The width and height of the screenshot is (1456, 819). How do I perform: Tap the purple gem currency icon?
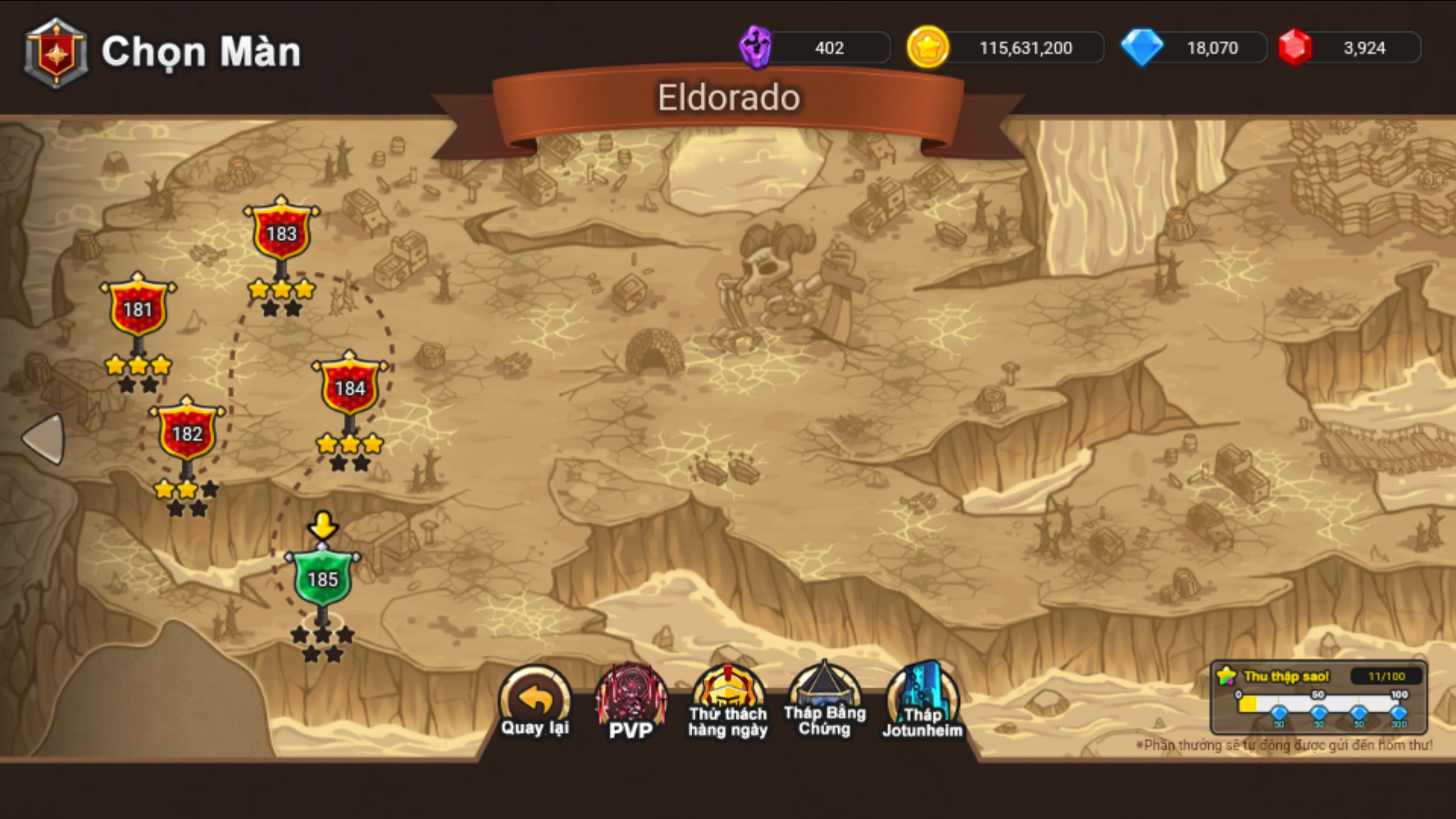point(755,47)
